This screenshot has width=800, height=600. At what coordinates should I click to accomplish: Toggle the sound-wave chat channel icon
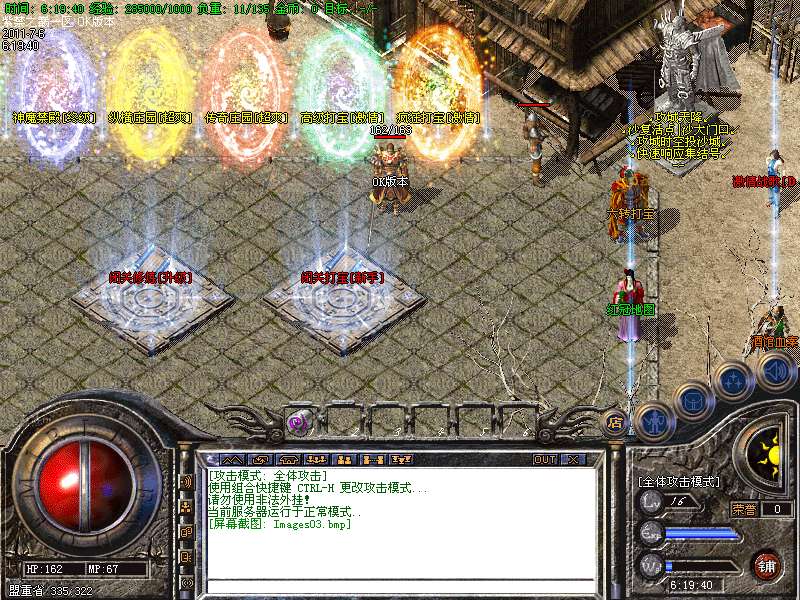click(x=186, y=481)
